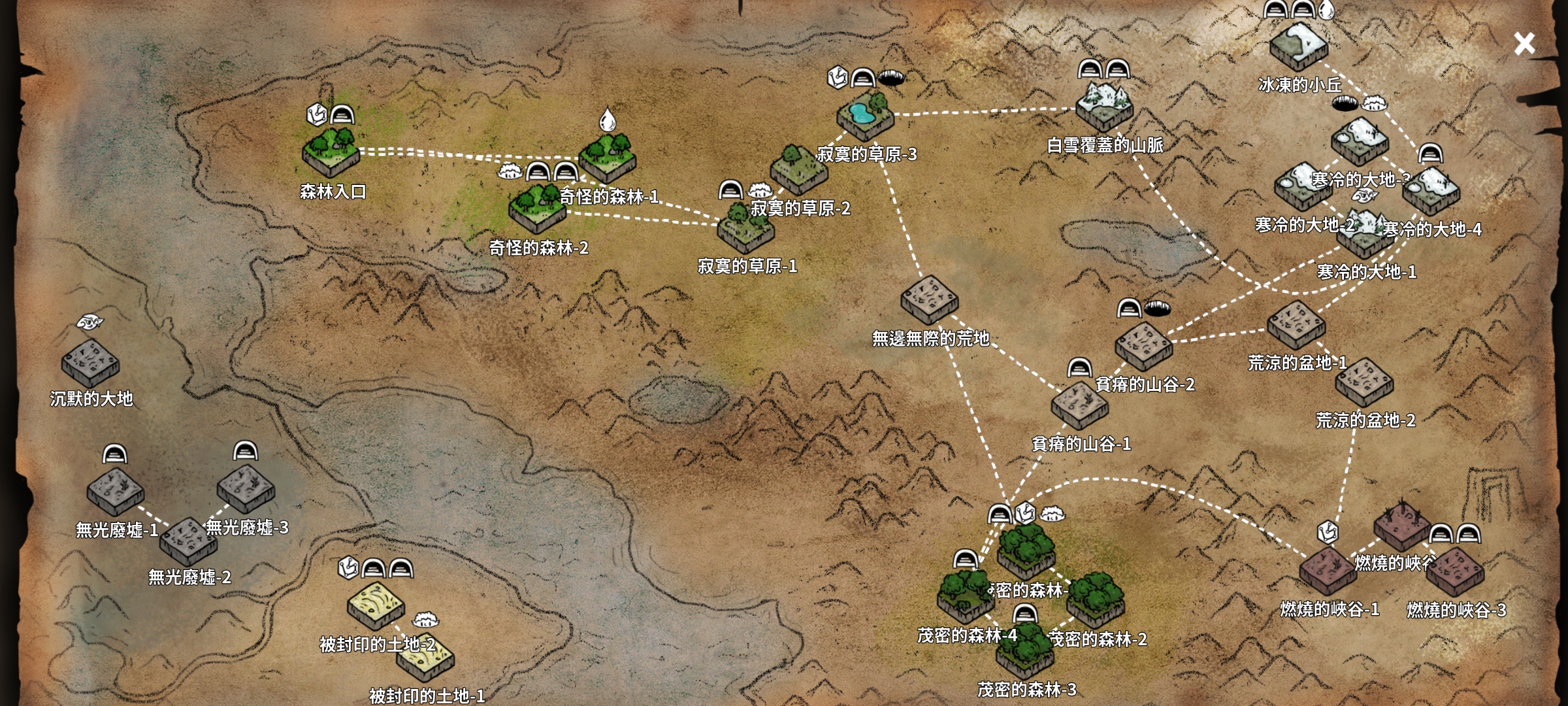1568x706 pixels.
Task: Select the 森林入口 map location
Action: point(331,152)
